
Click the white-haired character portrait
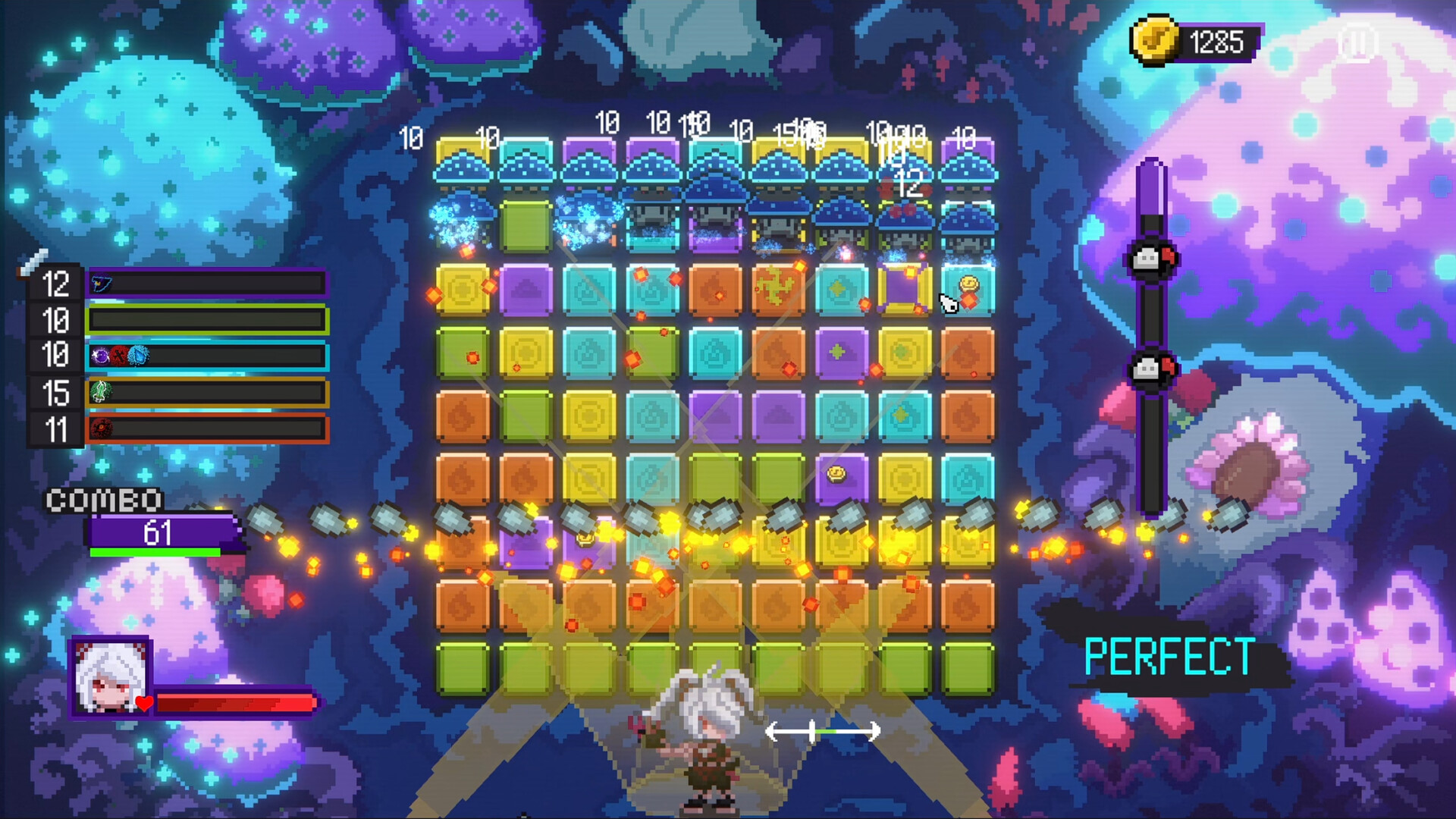[x=111, y=677]
